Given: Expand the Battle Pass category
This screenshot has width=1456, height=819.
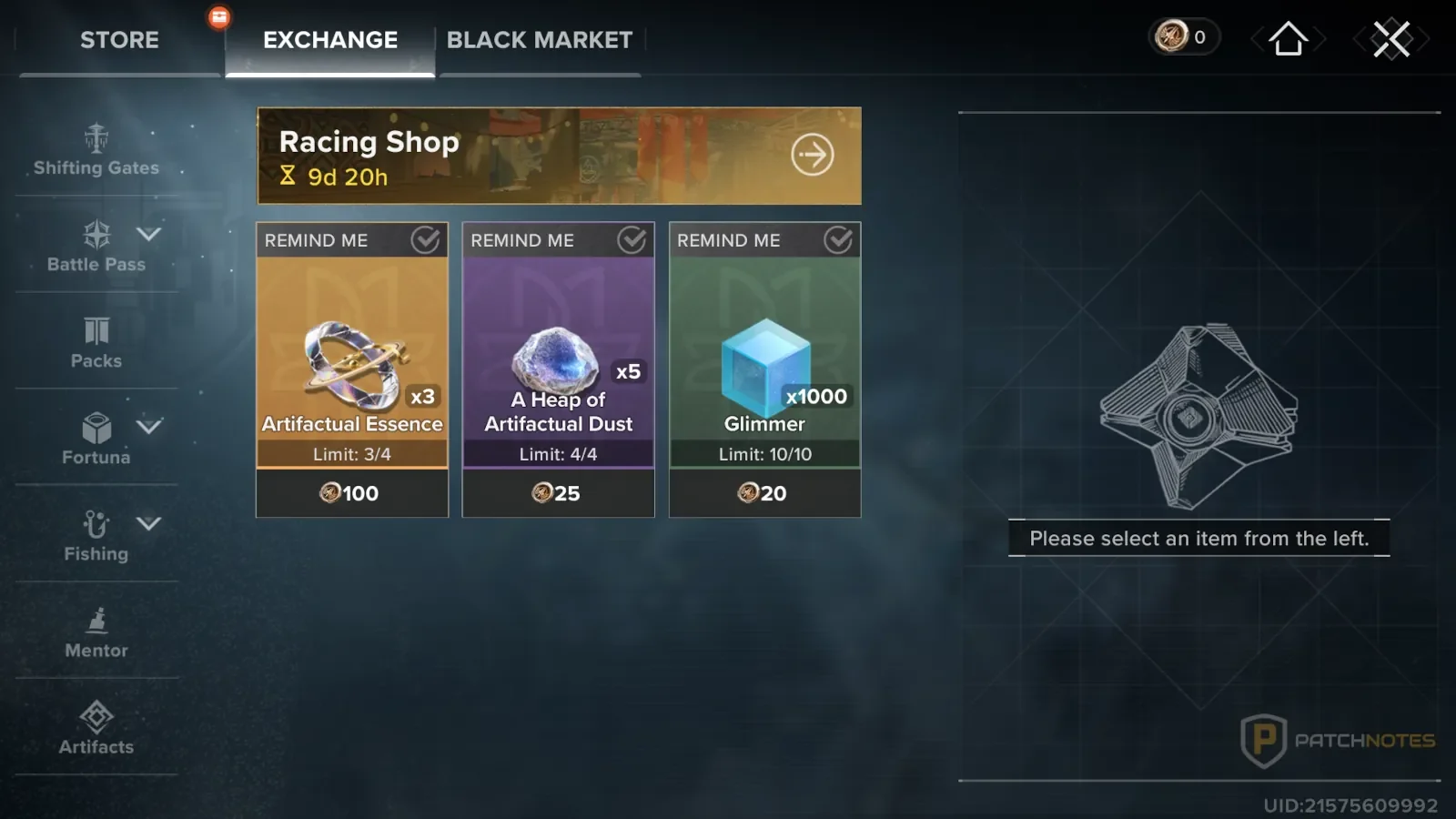Looking at the screenshot, I should click(148, 235).
